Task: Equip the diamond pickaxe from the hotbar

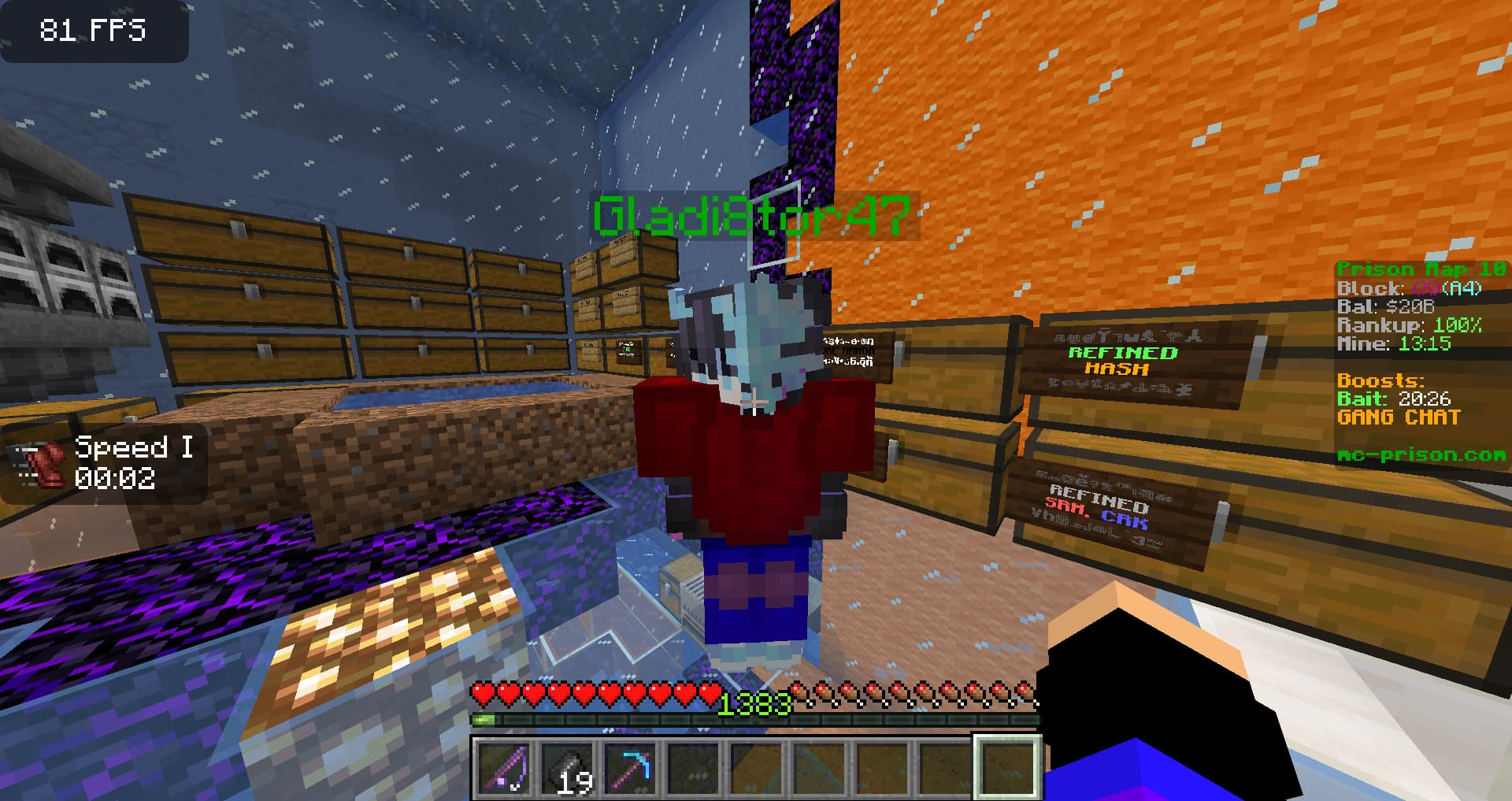Action: point(630,767)
